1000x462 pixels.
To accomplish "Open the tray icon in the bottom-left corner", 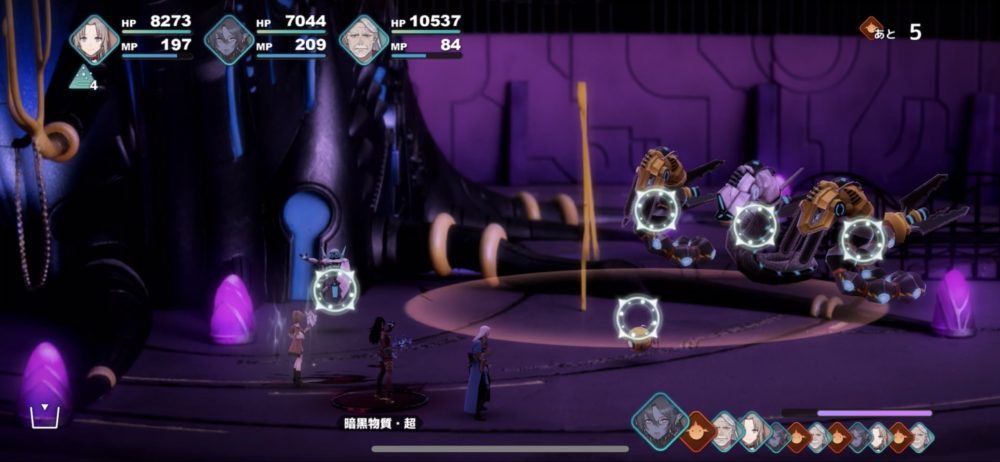I will click(44, 415).
